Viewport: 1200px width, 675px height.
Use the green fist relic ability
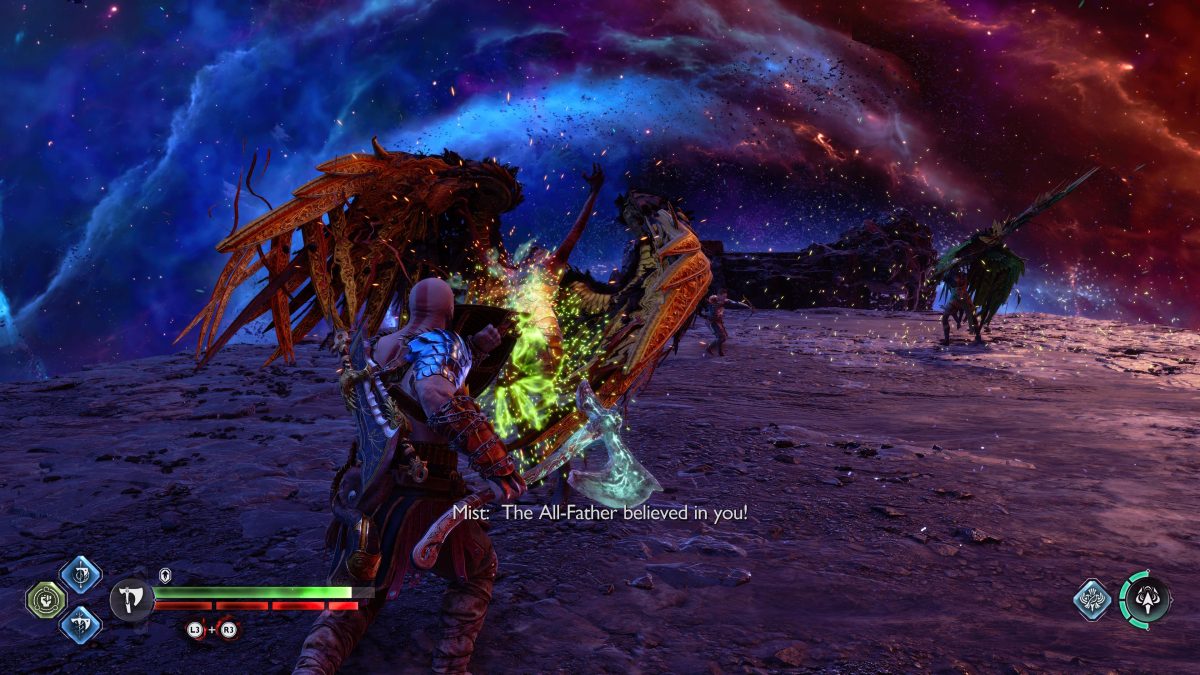pos(46,600)
